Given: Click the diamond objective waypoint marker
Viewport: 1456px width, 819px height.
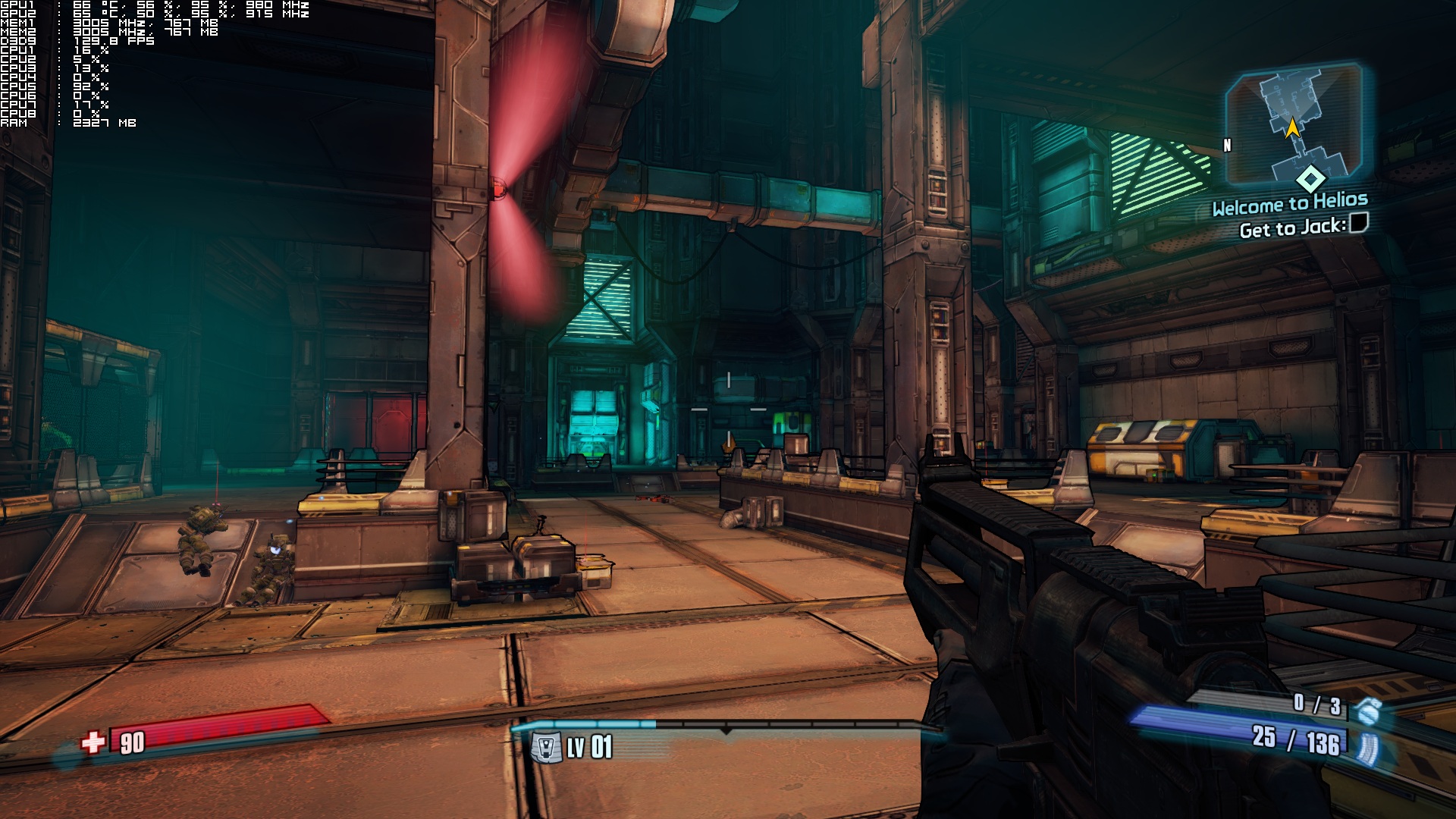Looking at the screenshot, I should pos(1310,179).
